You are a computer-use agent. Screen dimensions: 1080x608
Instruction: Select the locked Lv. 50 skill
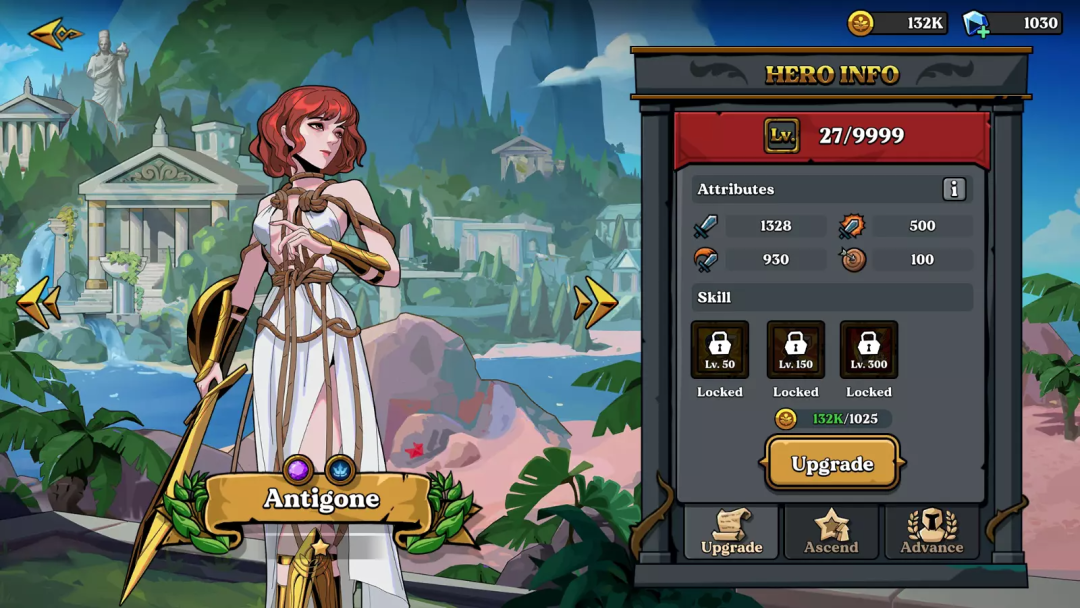(x=720, y=349)
